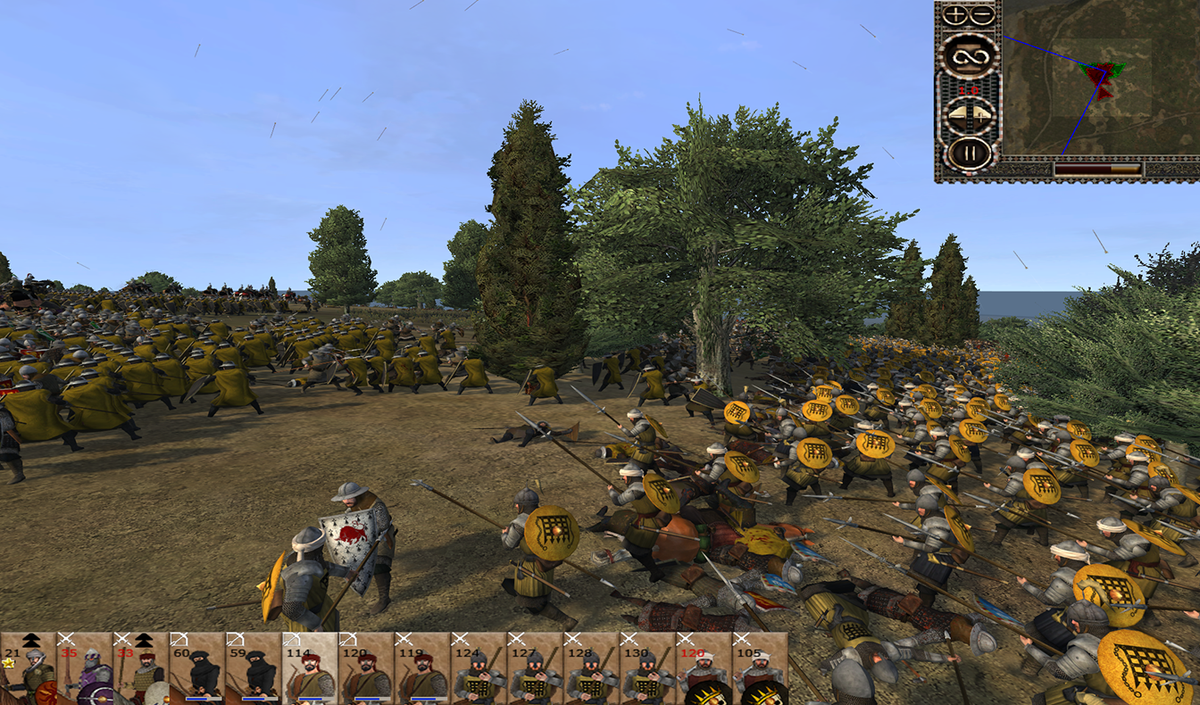
Task: Choose the archer unit card with 59 men
Action: point(252,668)
